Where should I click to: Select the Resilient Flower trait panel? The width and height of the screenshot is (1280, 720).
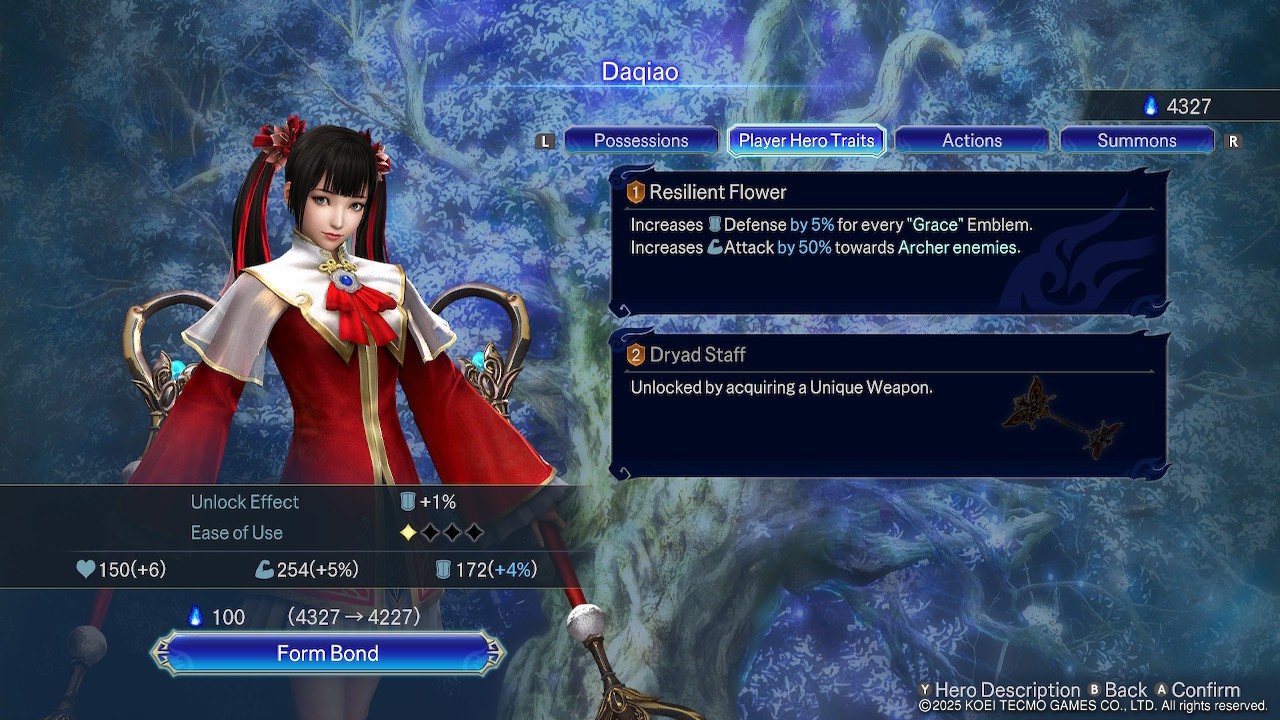point(889,242)
